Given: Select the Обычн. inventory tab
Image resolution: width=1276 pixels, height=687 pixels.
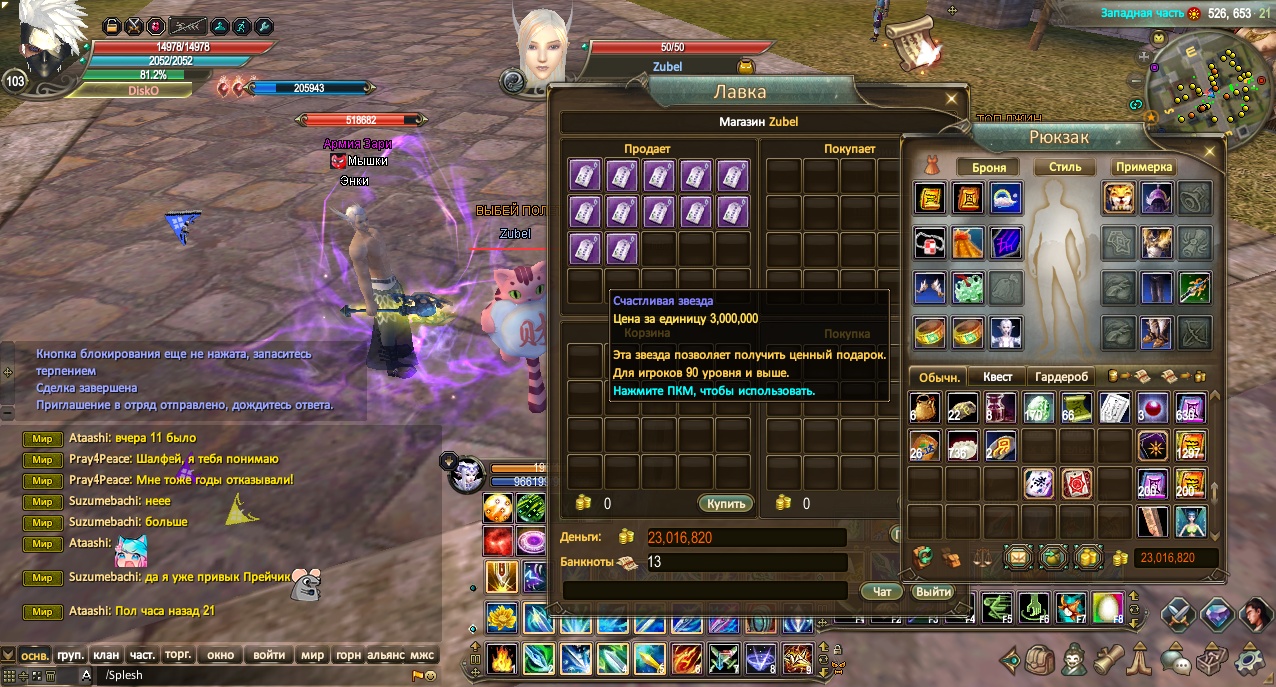Looking at the screenshot, I should (x=939, y=377).
